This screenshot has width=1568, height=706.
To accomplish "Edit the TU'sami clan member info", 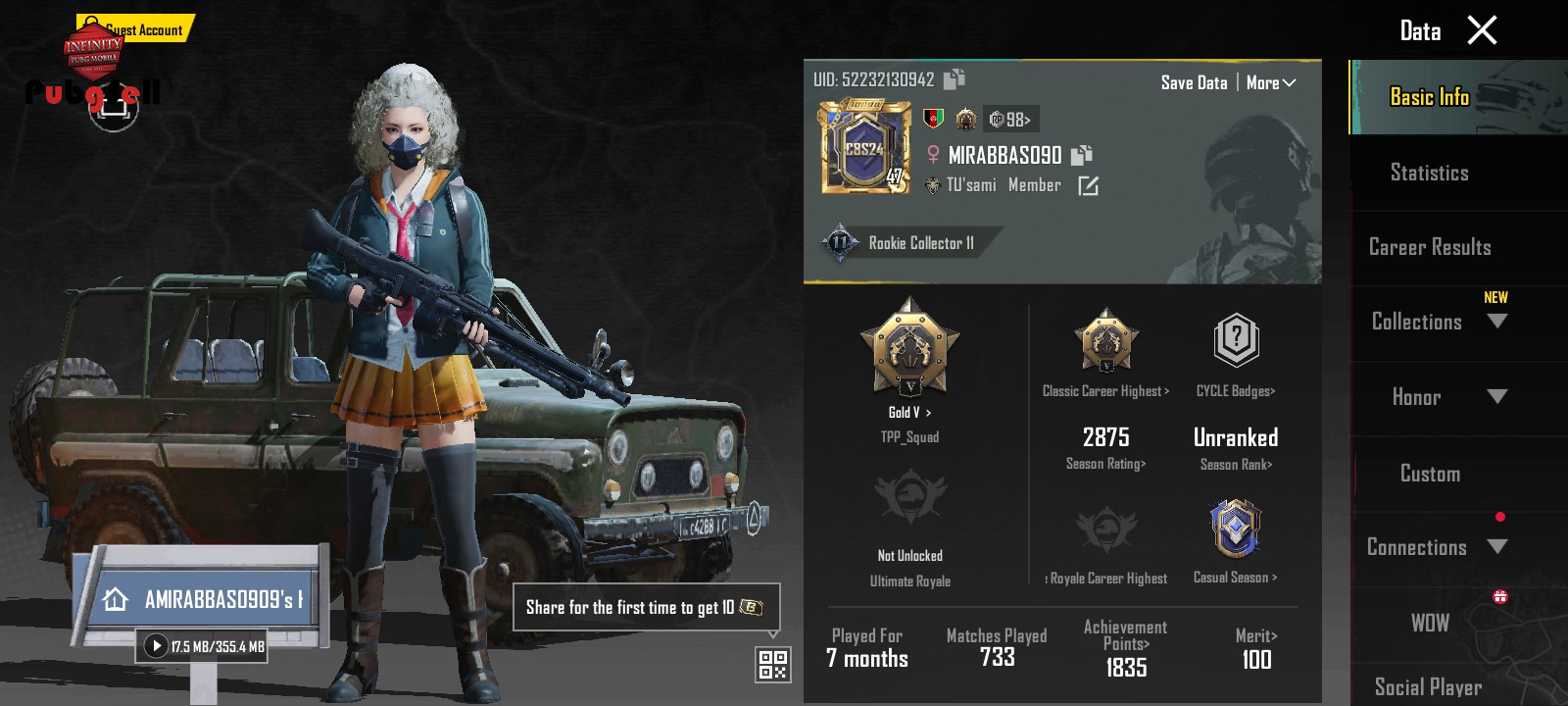I will point(1089,185).
